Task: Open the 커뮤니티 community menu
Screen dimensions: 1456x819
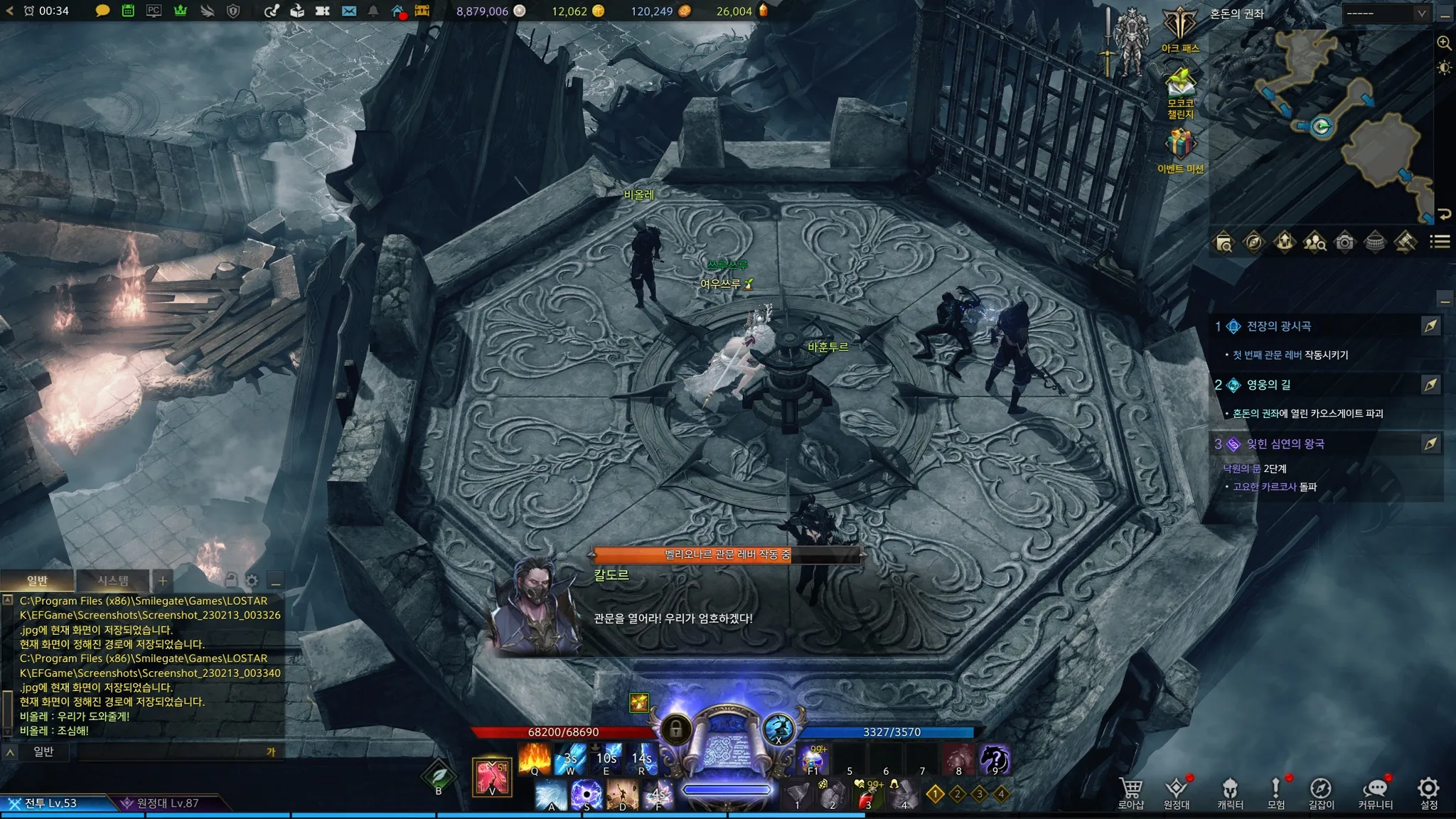Action: [1375, 793]
